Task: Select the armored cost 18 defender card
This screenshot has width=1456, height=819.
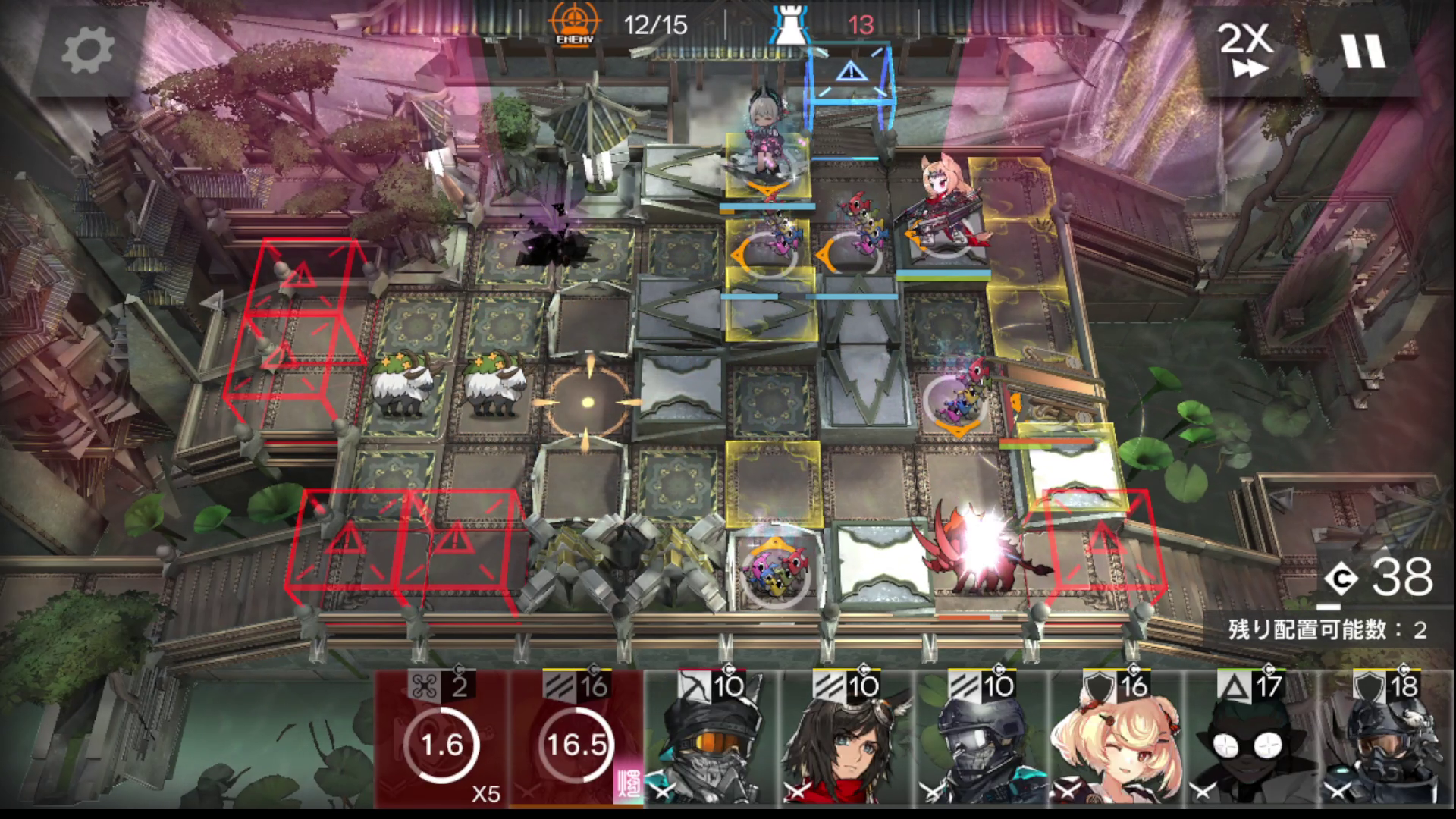Action: (1387, 739)
